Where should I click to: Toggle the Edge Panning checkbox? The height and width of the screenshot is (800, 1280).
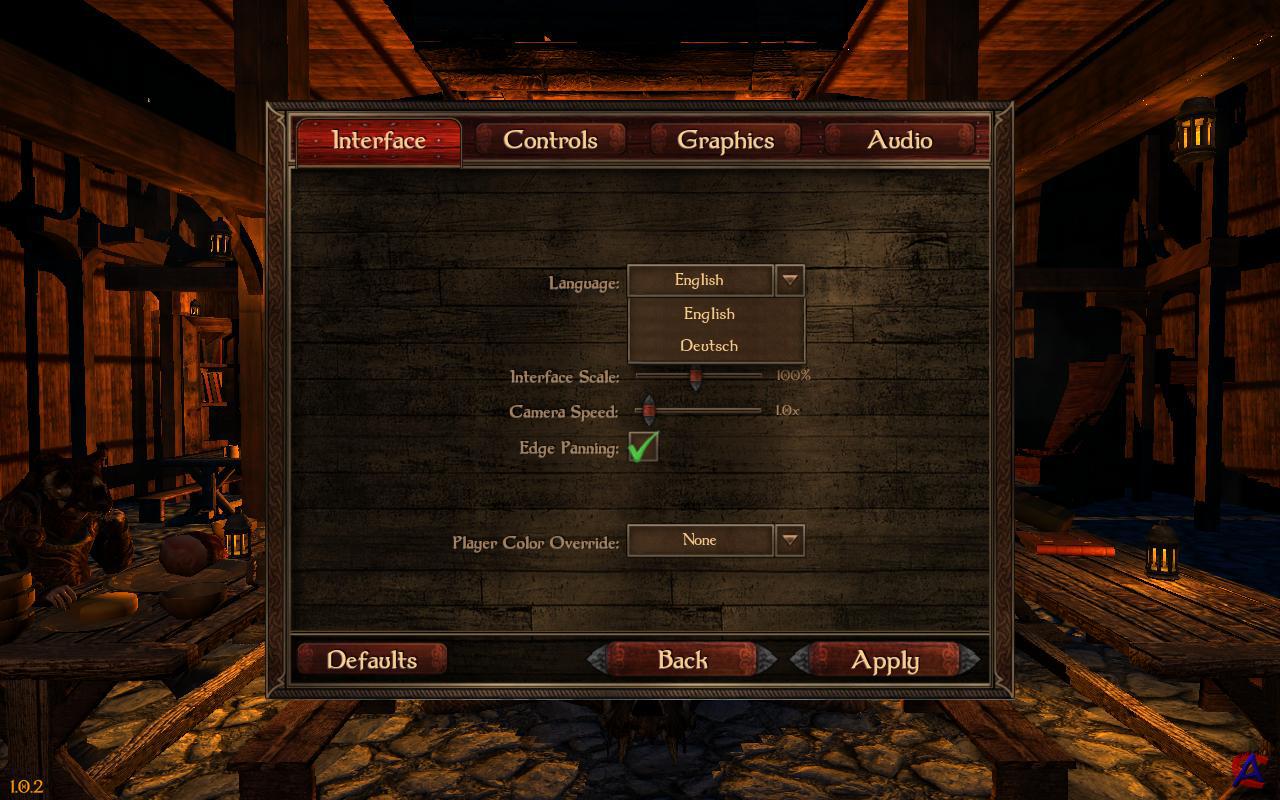point(643,447)
